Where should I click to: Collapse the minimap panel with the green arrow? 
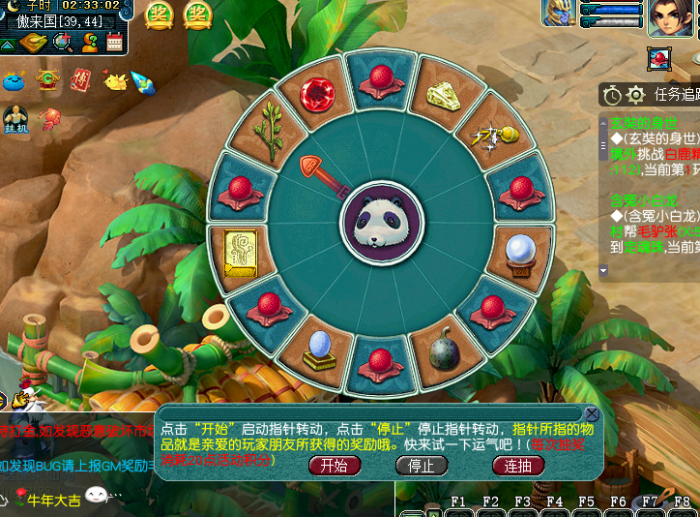click(x=7, y=43)
